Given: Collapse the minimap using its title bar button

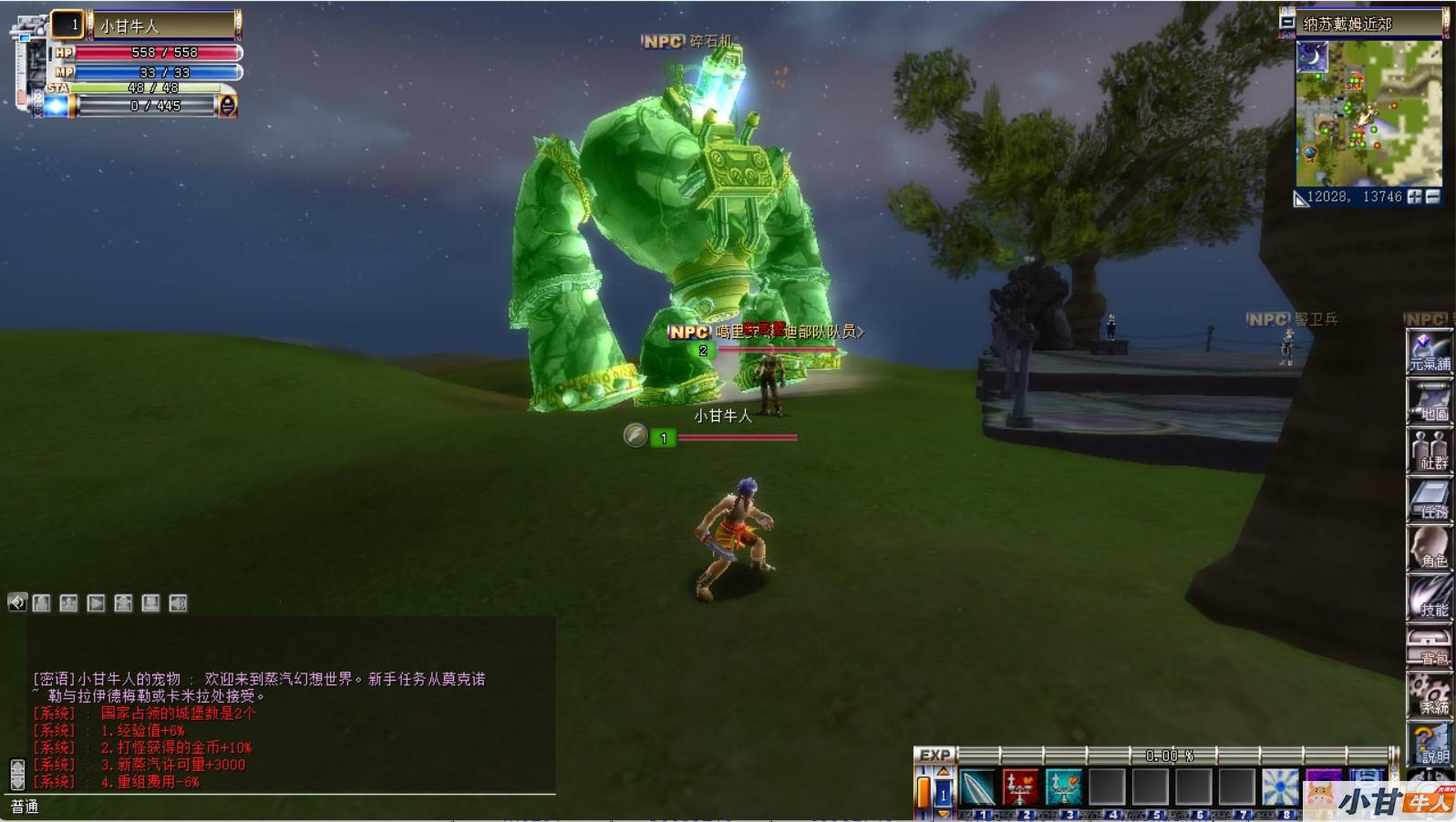Looking at the screenshot, I should point(1287,23).
